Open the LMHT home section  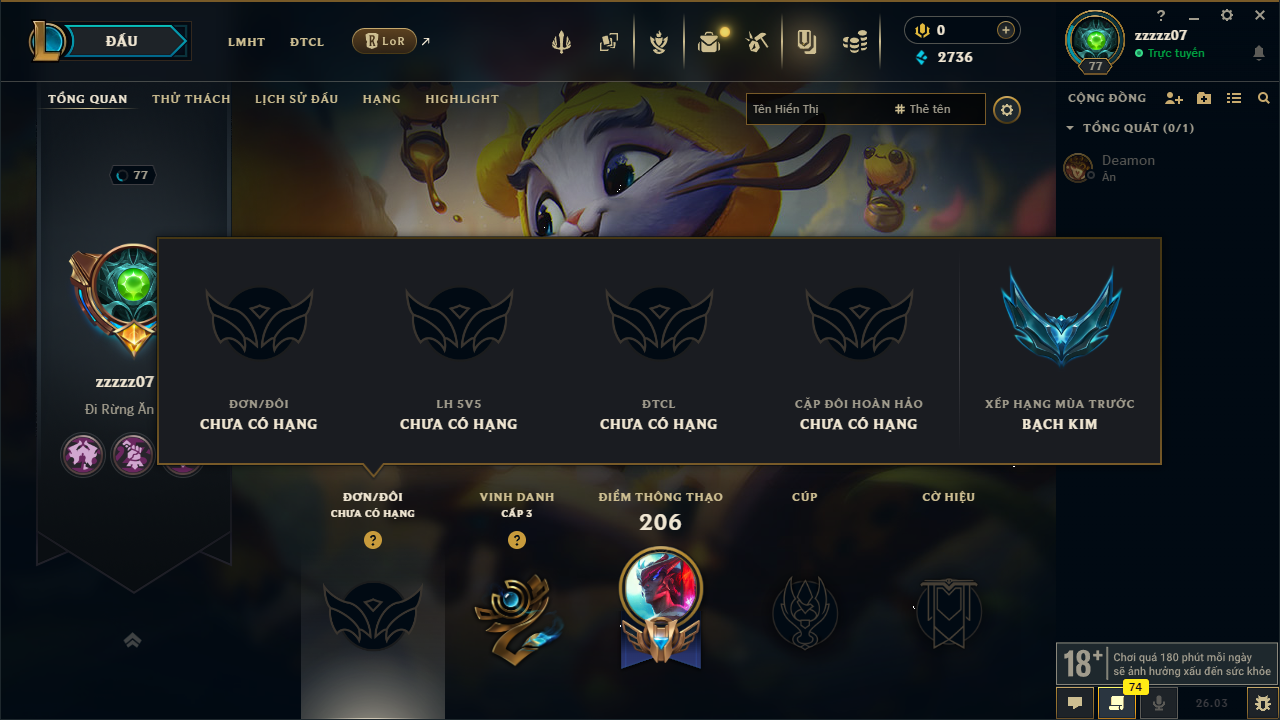(x=246, y=42)
